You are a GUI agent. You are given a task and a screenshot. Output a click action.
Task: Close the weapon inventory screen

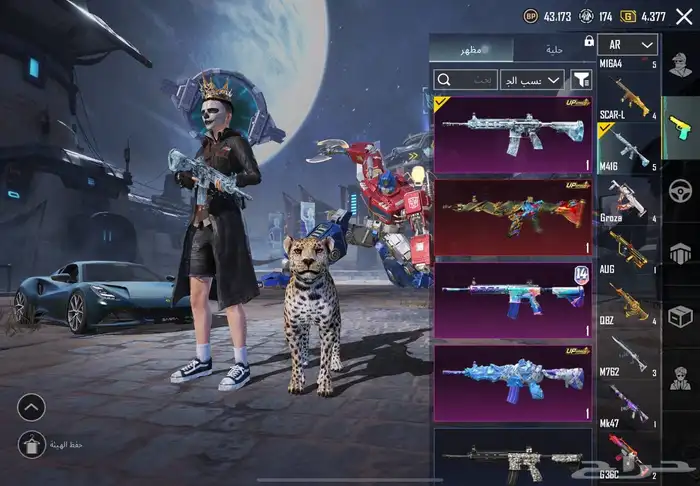(x=684, y=16)
